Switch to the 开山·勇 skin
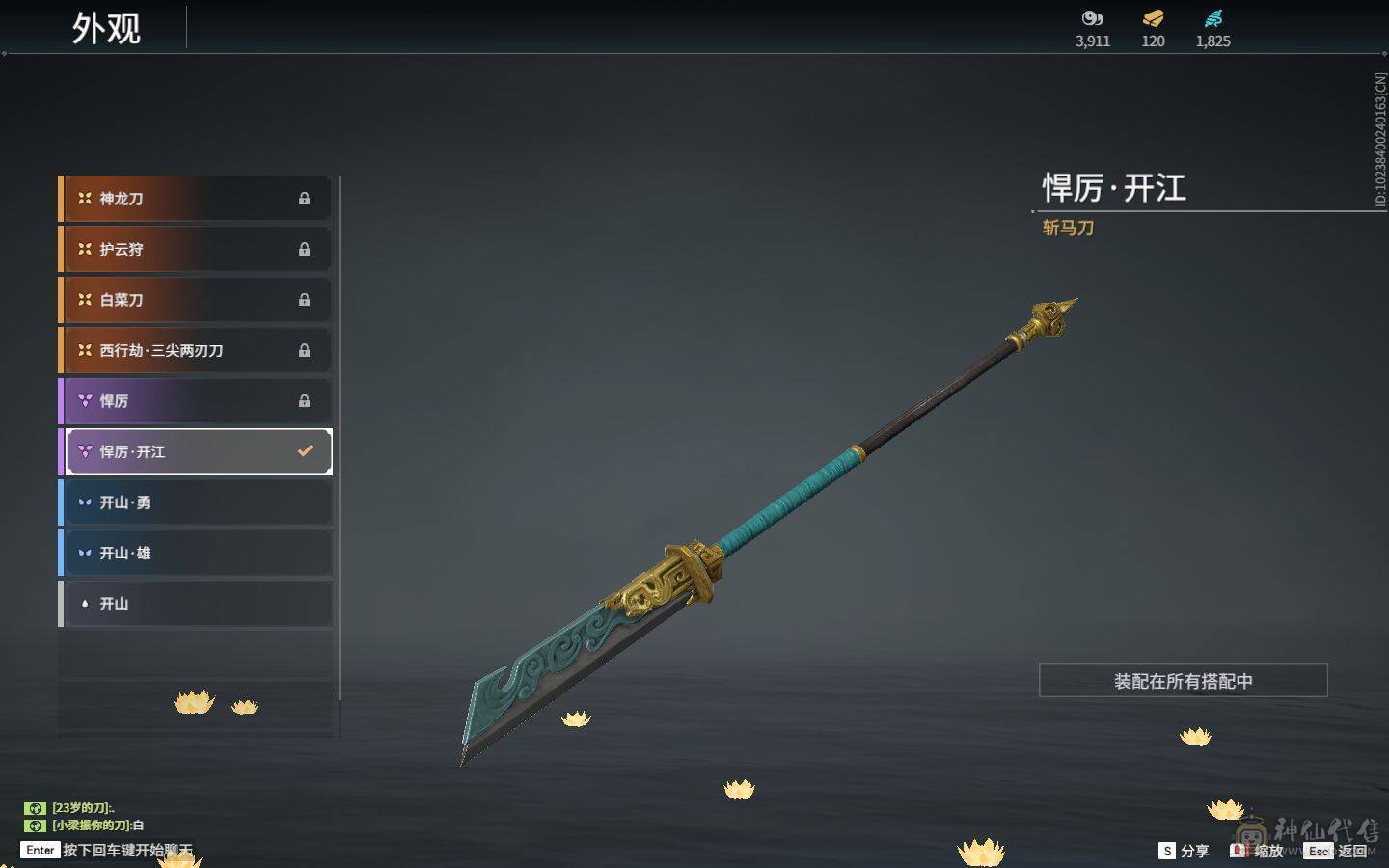The image size is (1389, 868). pyautogui.click(x=196, y=502)
